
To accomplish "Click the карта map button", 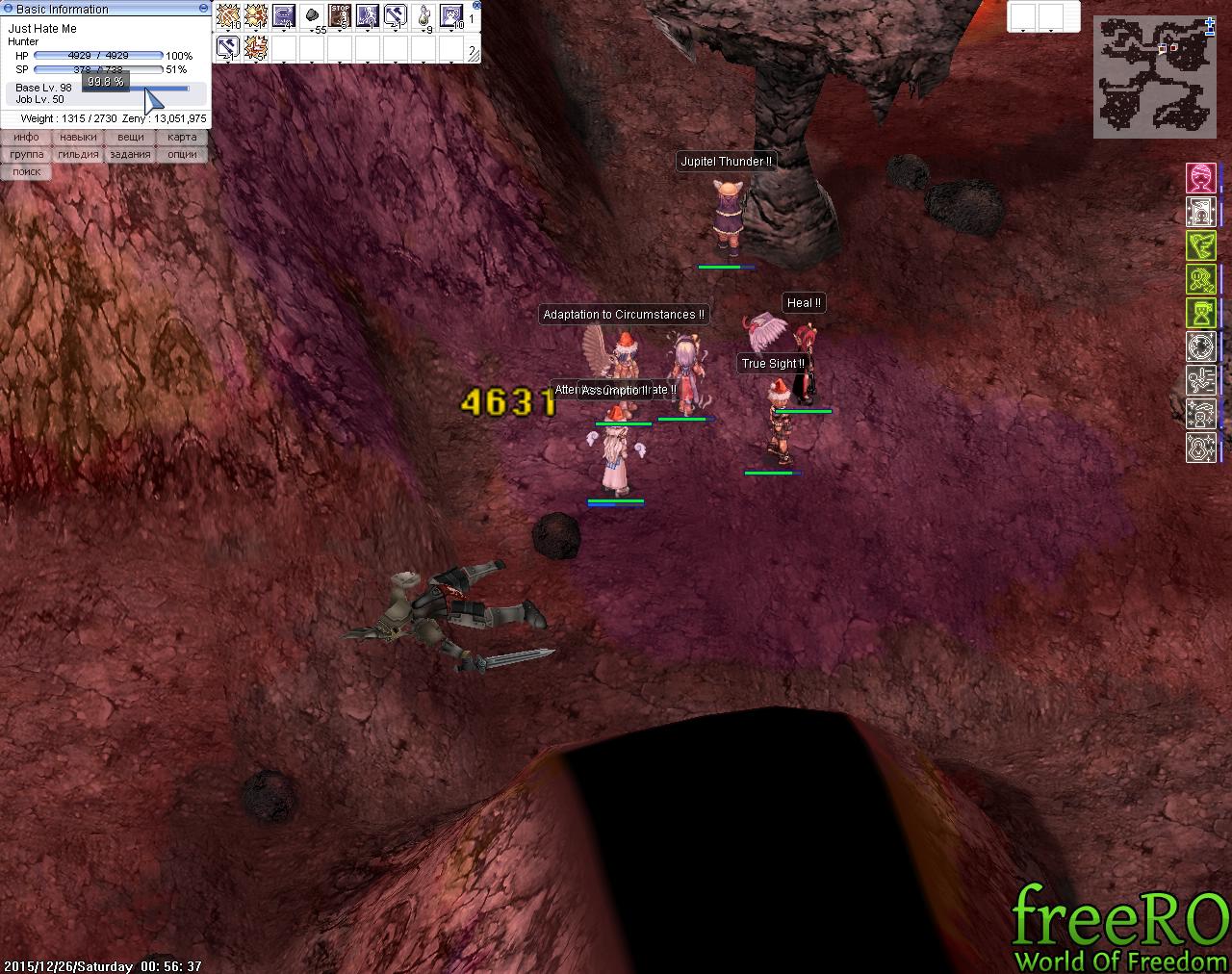I will coord(182,138).
